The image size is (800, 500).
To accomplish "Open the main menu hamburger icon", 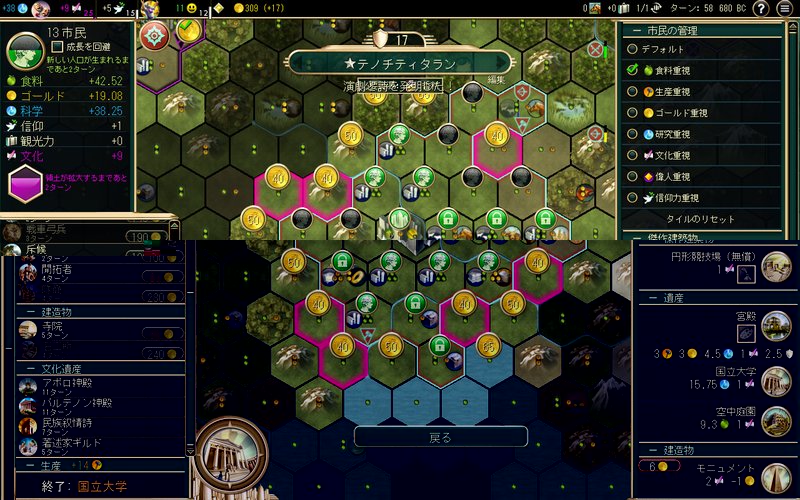I will tap(785, 9).
